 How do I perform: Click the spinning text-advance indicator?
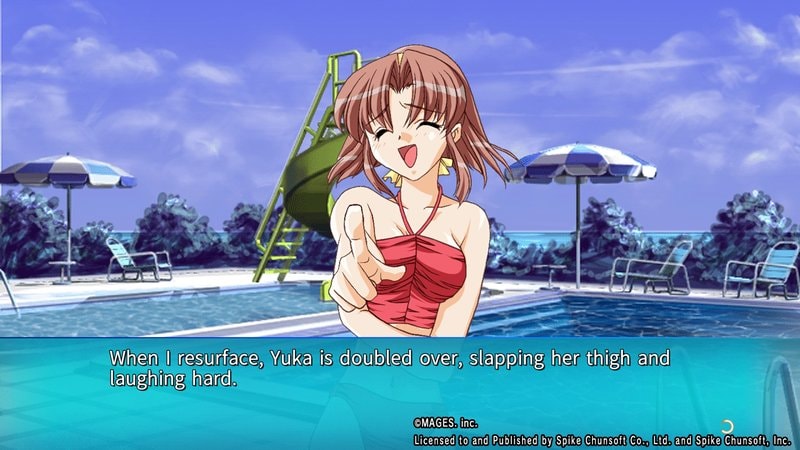pyautogui.click(x=725, y=425)
